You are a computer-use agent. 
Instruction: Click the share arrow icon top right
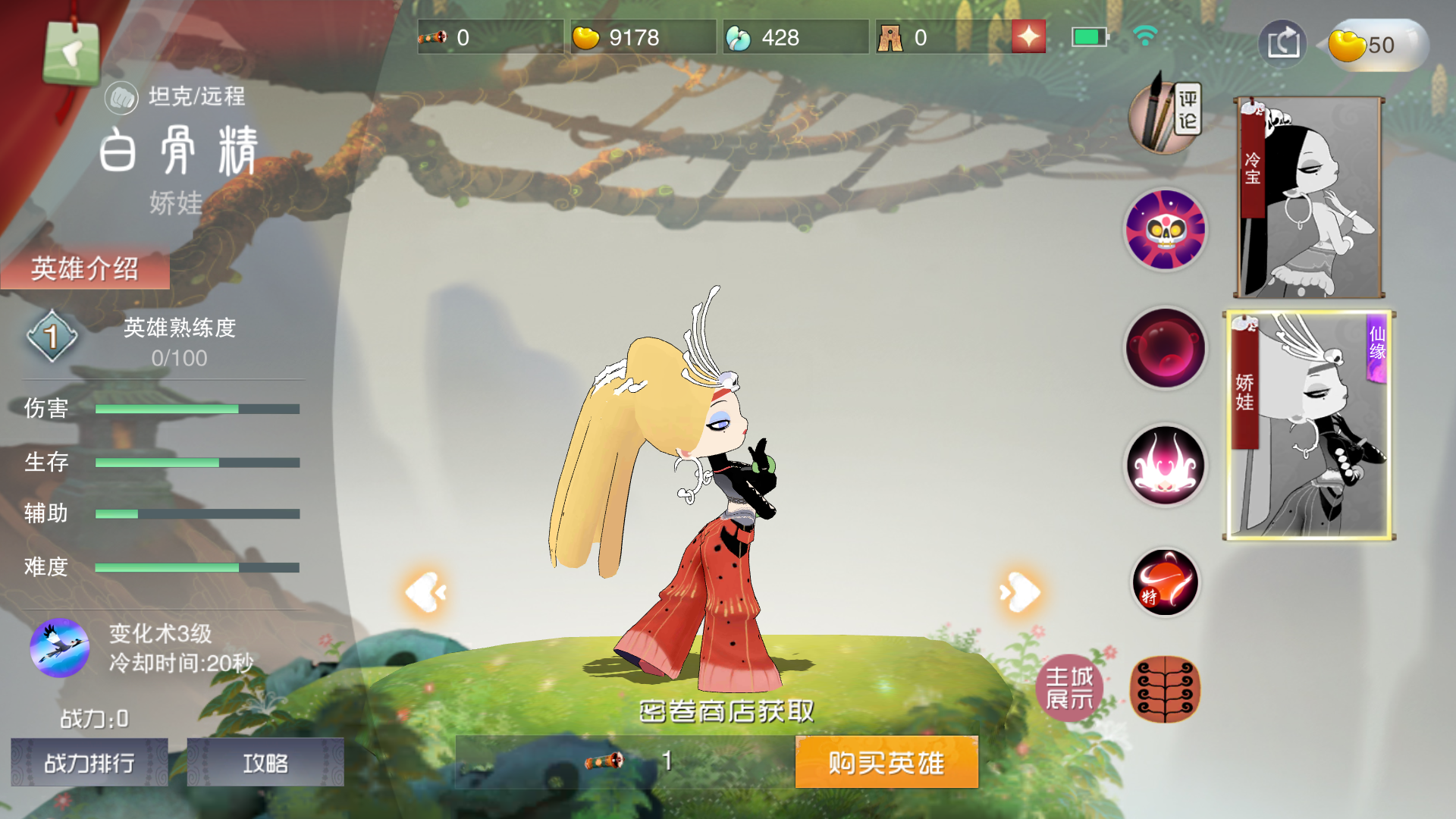click(1282, 43)
